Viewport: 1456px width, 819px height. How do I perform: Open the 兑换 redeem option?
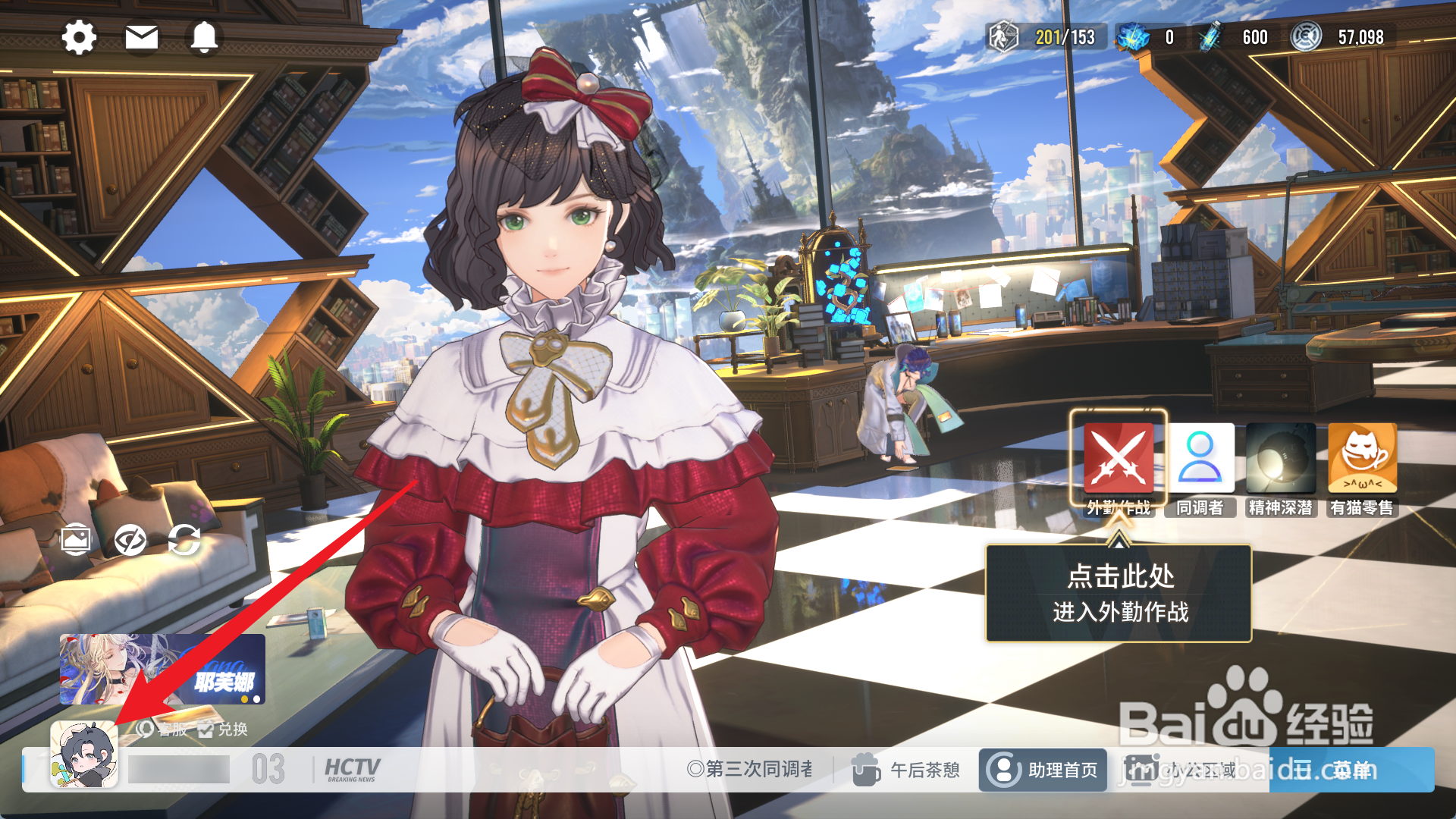(224, 730)
